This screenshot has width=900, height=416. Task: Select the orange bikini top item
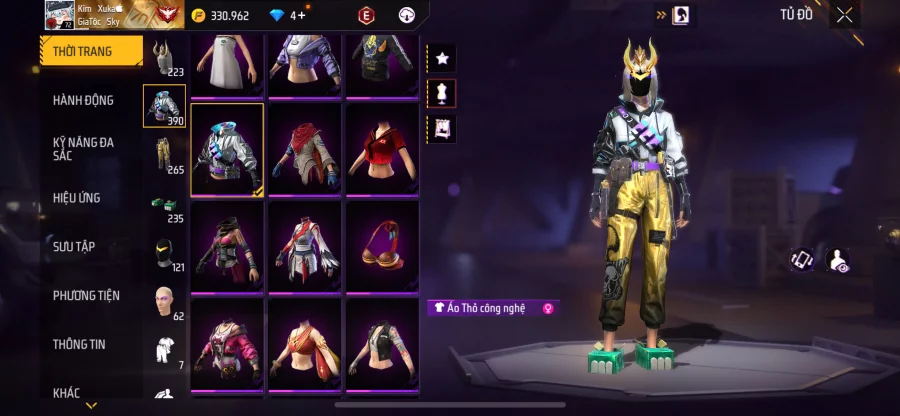[382, 246]
